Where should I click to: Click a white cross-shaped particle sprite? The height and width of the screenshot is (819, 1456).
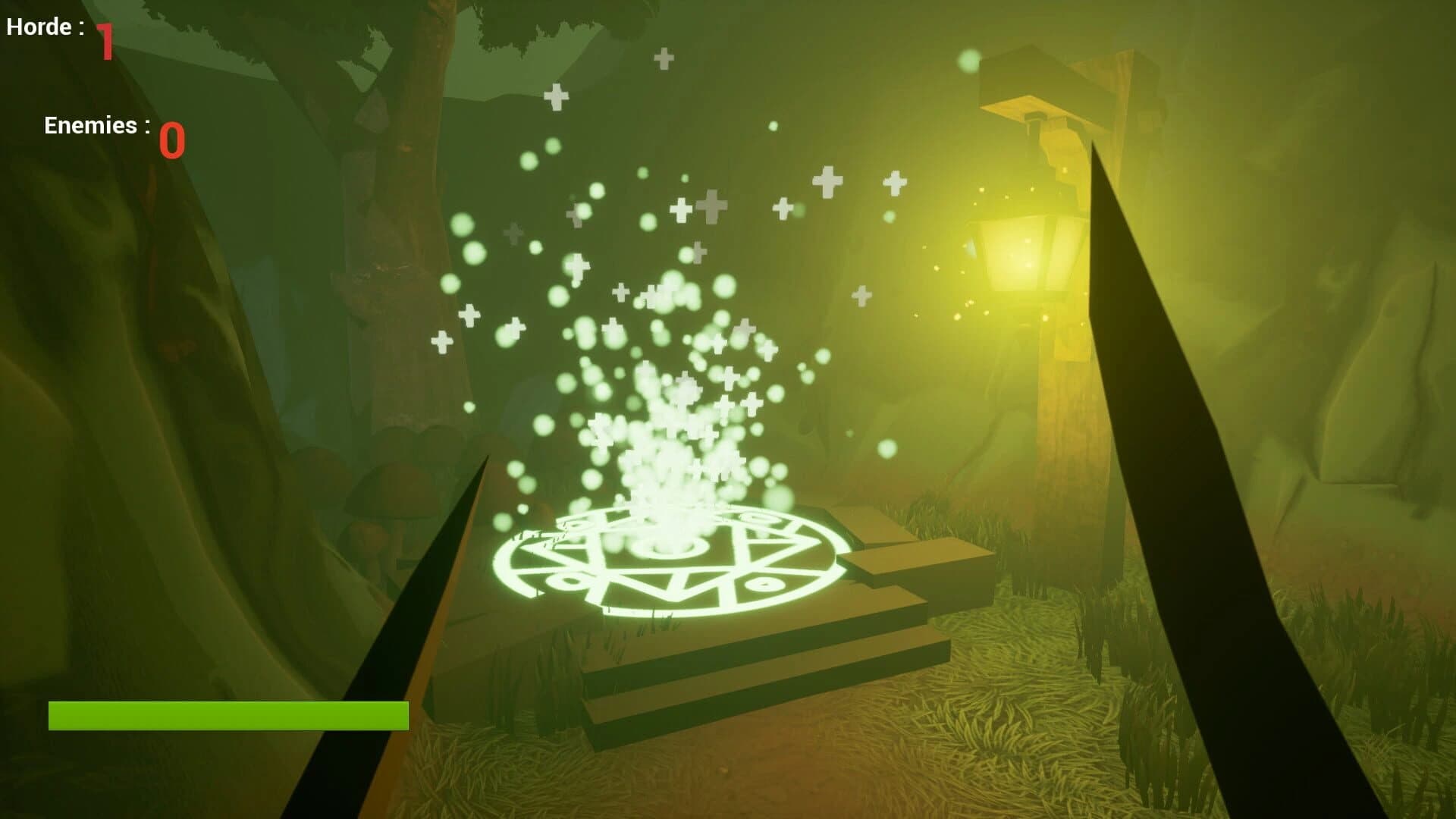(x=827, y=182)
